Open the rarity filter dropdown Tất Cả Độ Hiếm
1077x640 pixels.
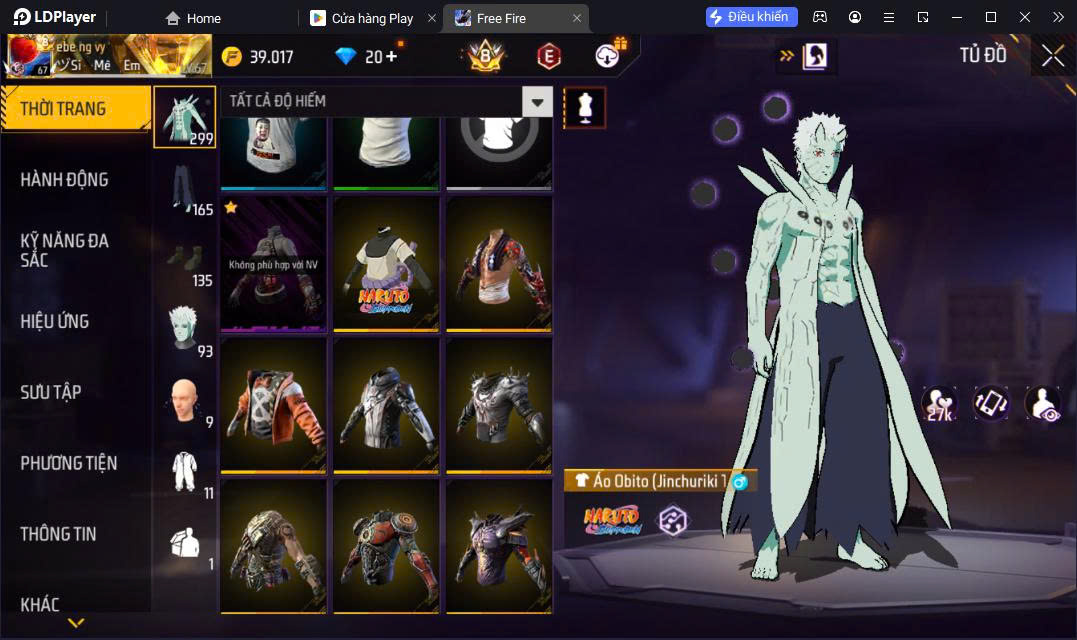click(x=538, y=101)
